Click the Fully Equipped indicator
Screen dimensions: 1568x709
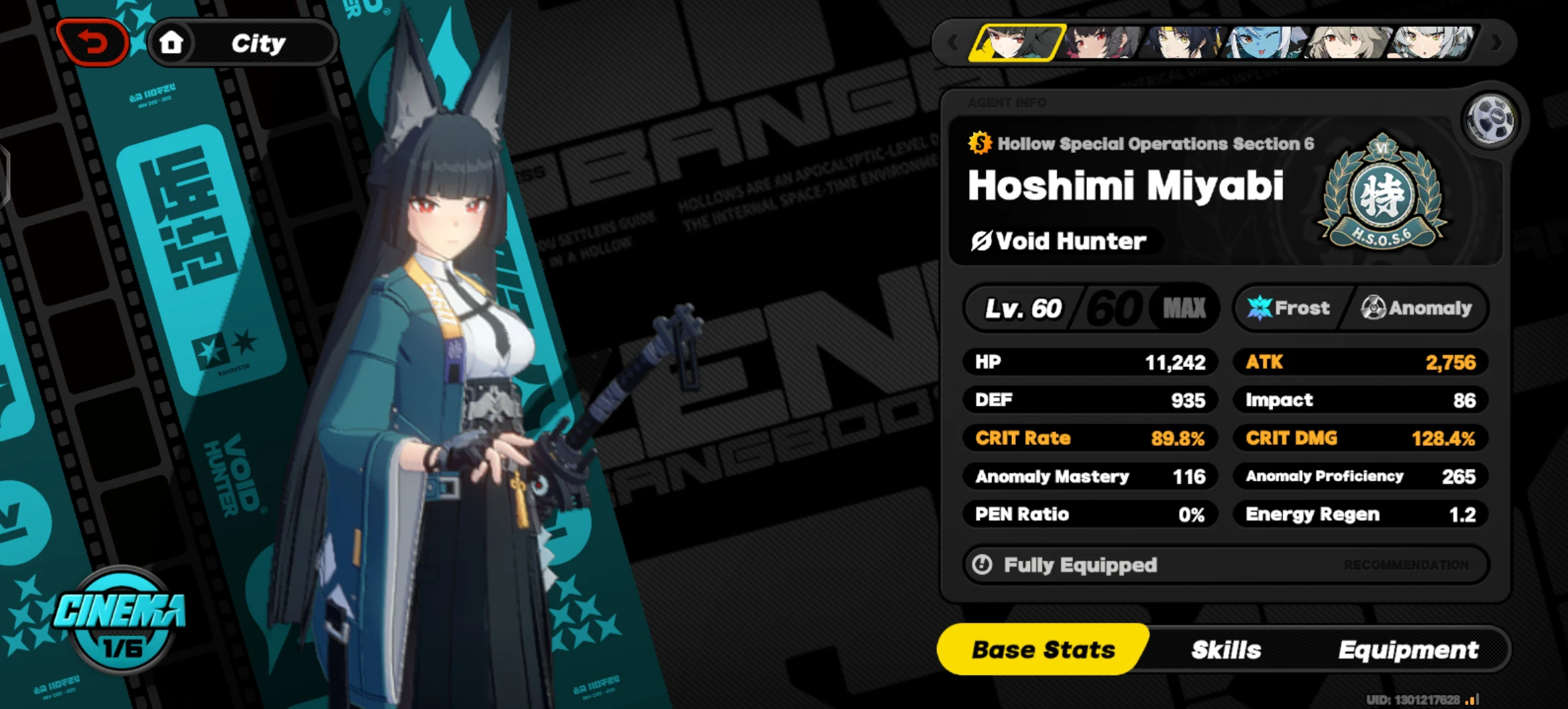(1079, 565)
